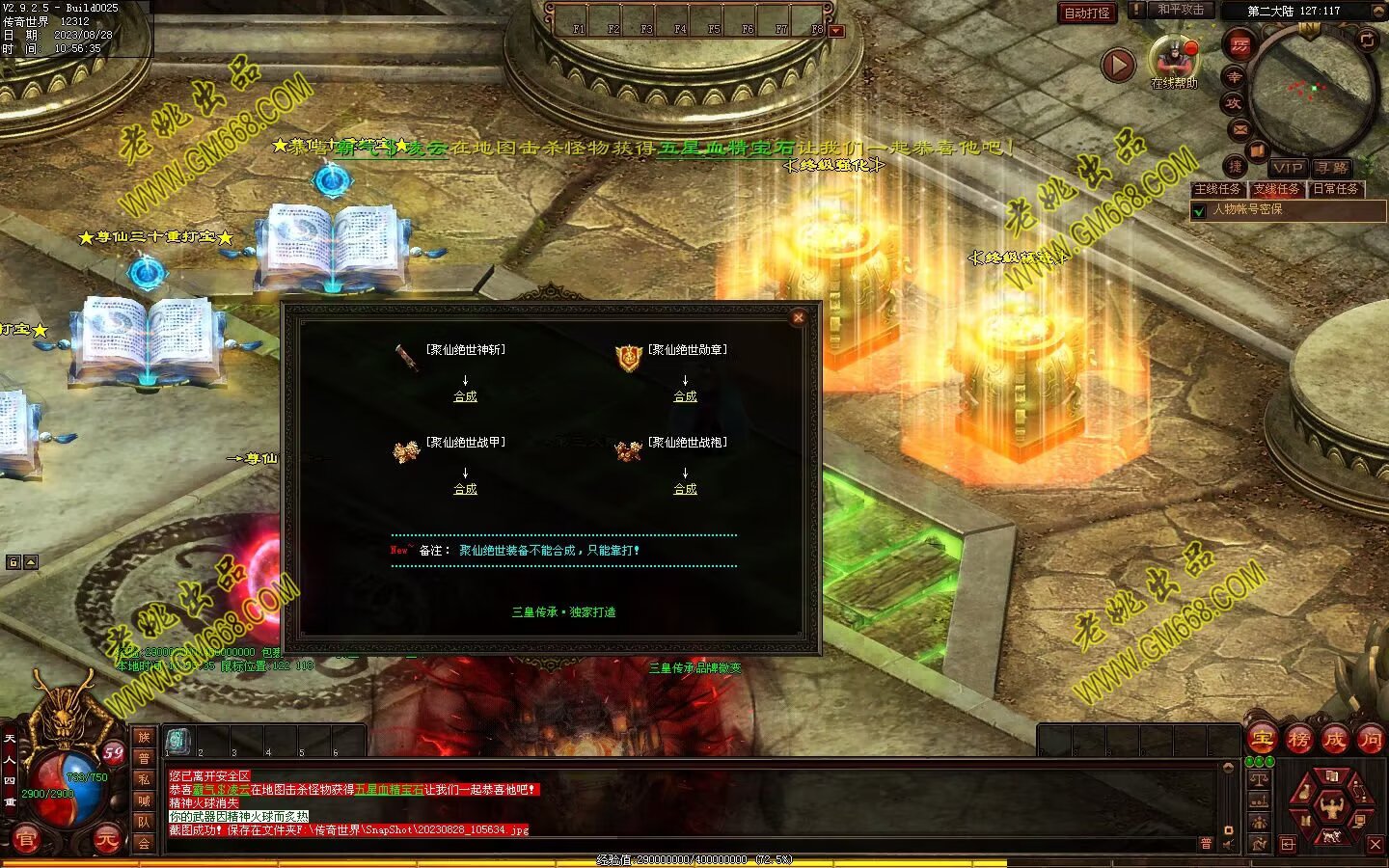Activate 寻路 pathfinding
Screen dimensions: 1389x868
pyautogui.click(x=1332, y=167)
